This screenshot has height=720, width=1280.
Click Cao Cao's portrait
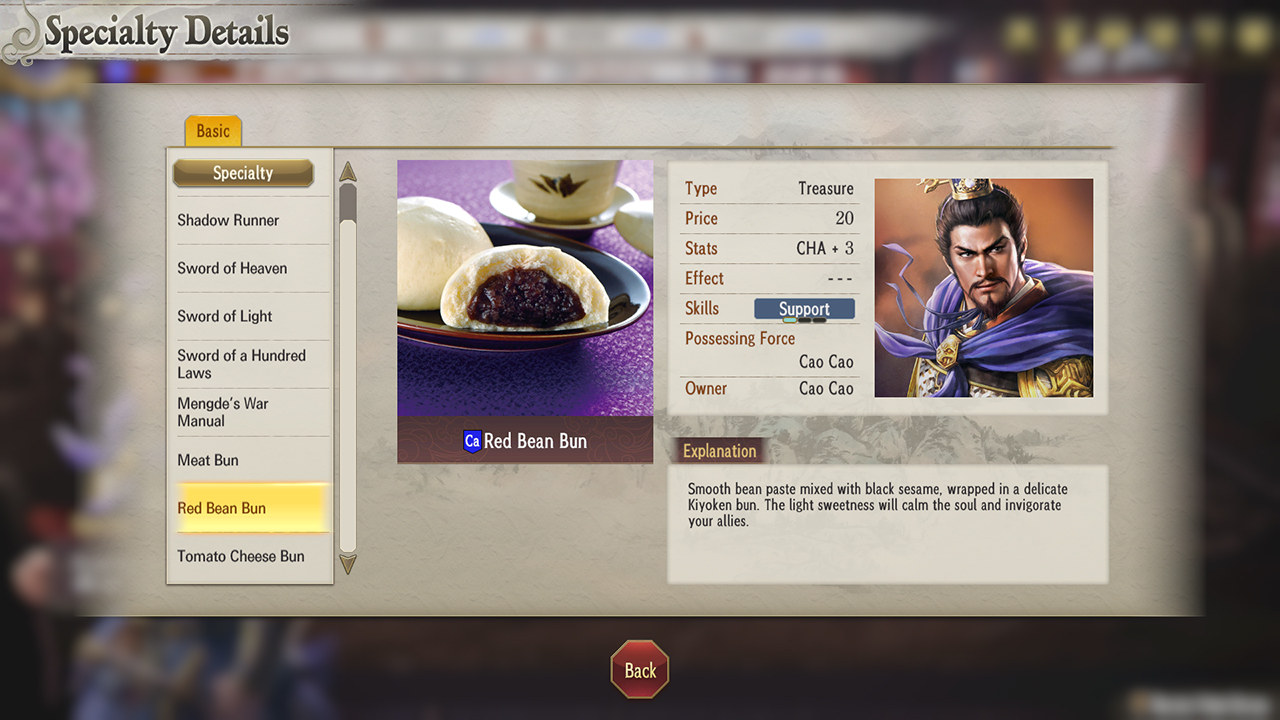pyautogui.click(x=983, y=288)
